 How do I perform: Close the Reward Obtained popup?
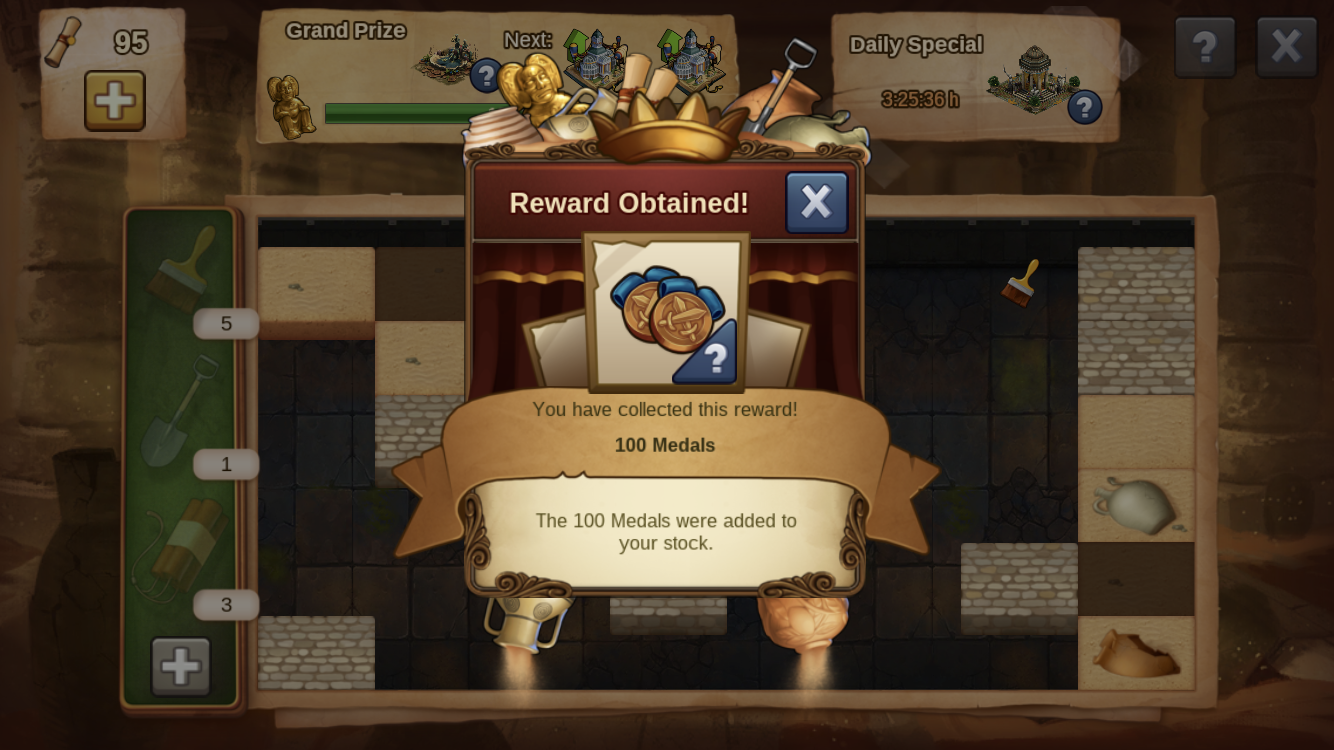tap(816, 202)
